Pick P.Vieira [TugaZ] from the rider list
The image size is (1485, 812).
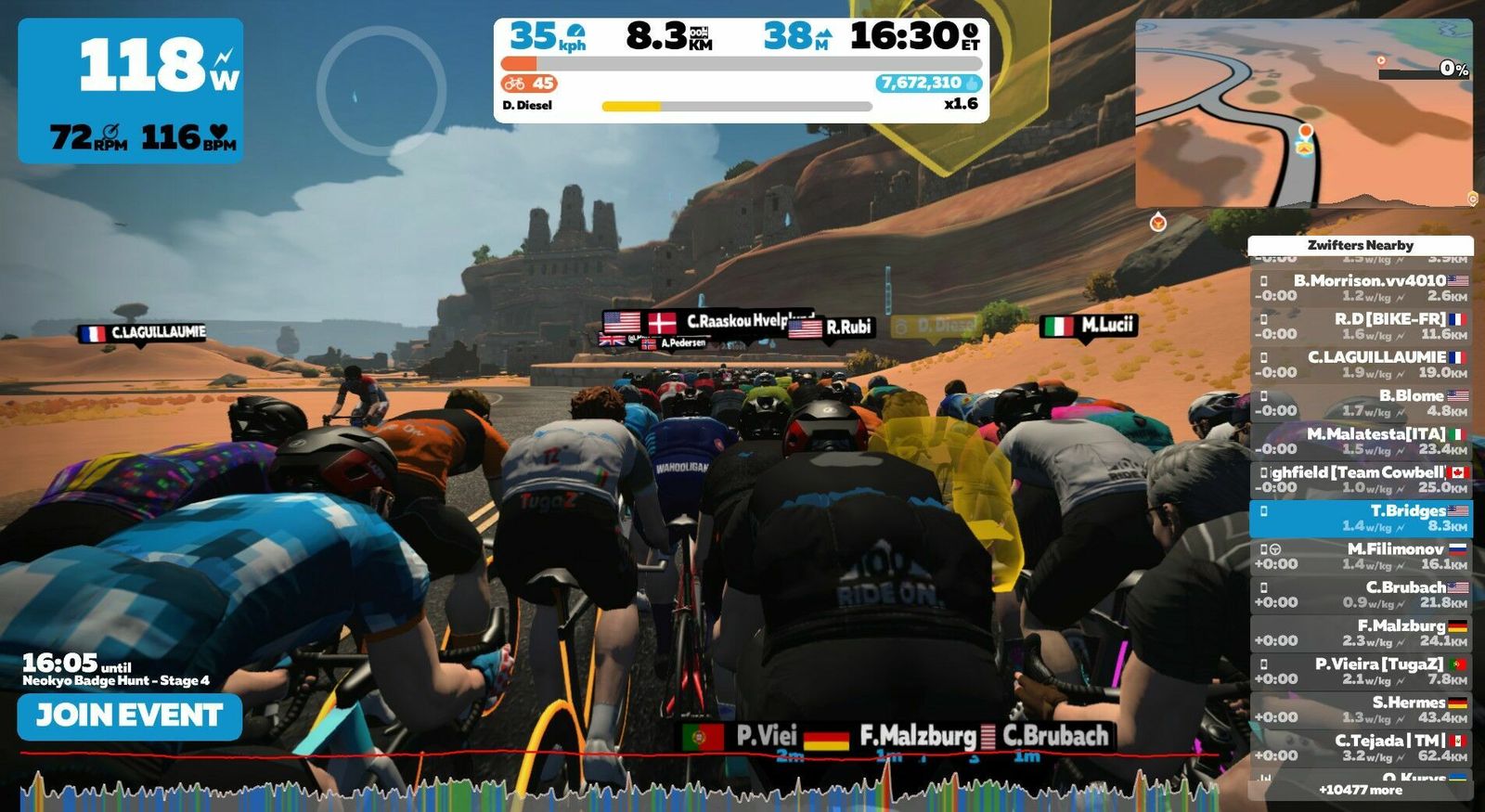[x=1361, y=671]
